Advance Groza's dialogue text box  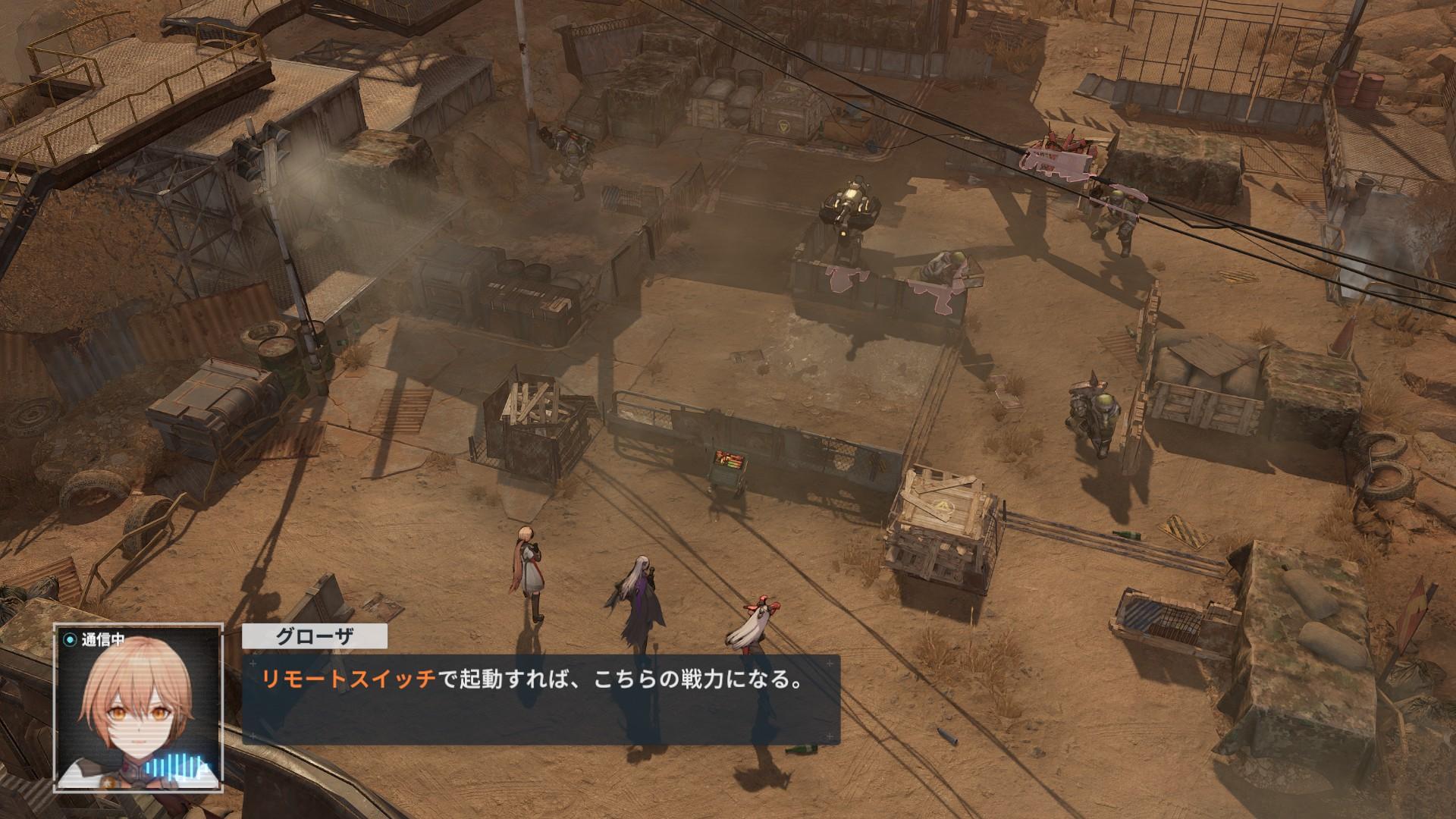(x=540, y=699)
